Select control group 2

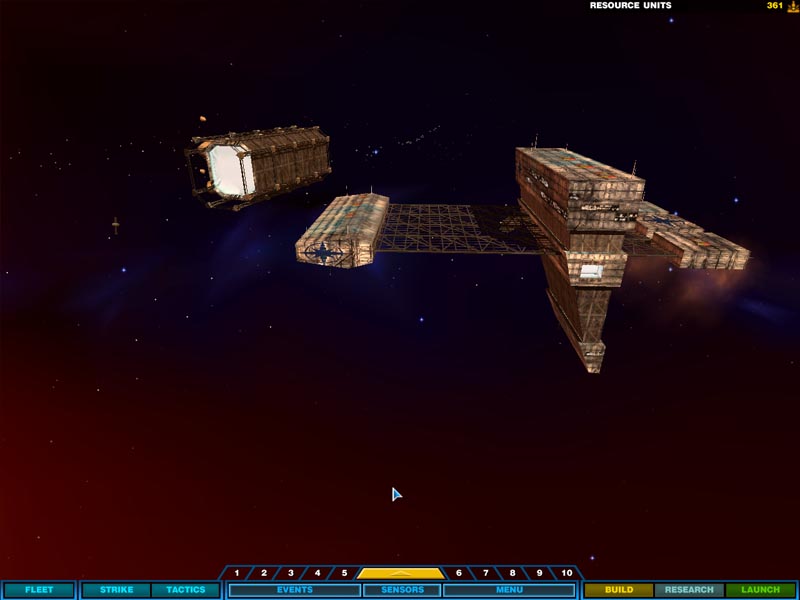point(264,573)
